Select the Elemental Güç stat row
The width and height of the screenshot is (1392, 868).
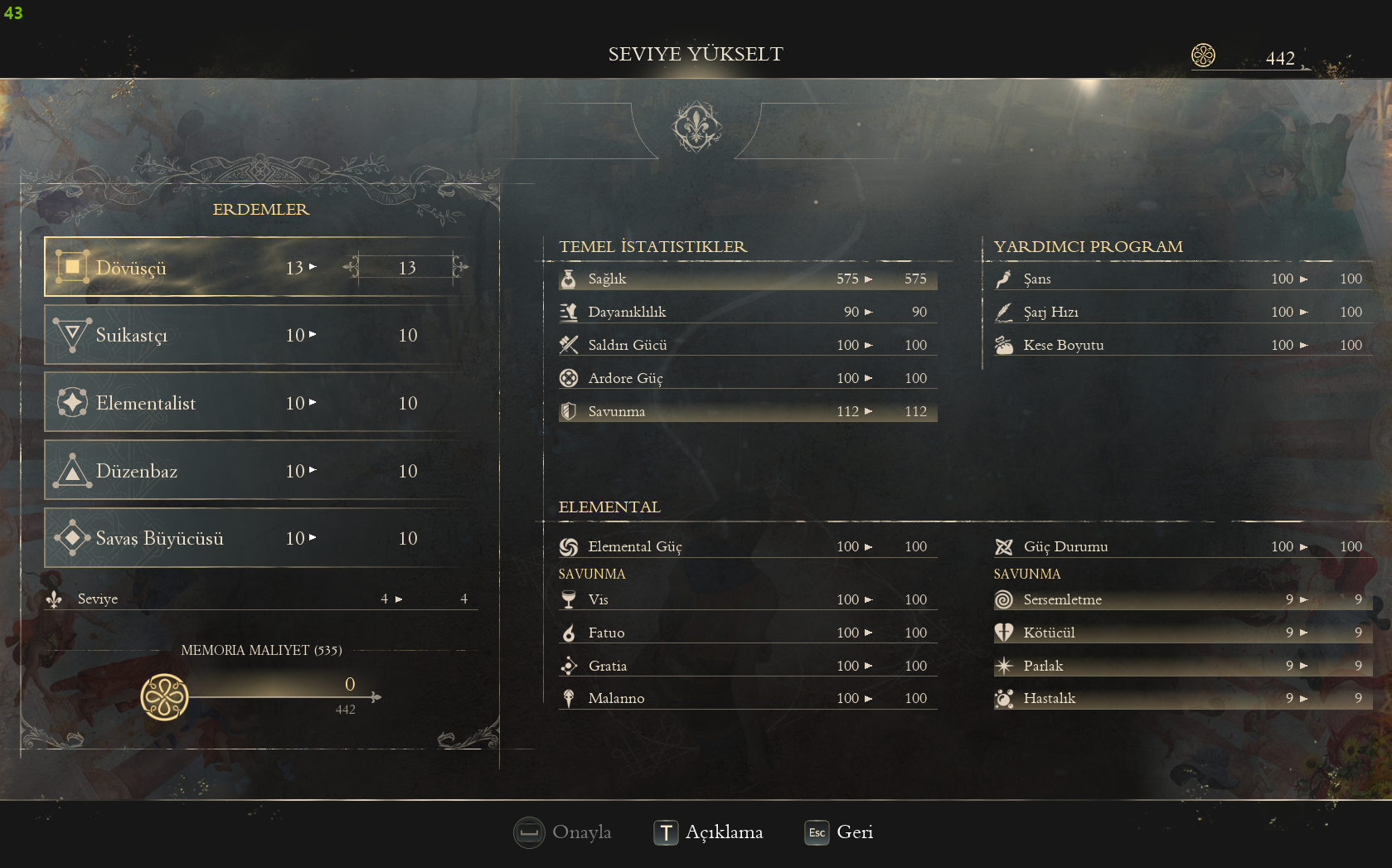pos(747,546)
